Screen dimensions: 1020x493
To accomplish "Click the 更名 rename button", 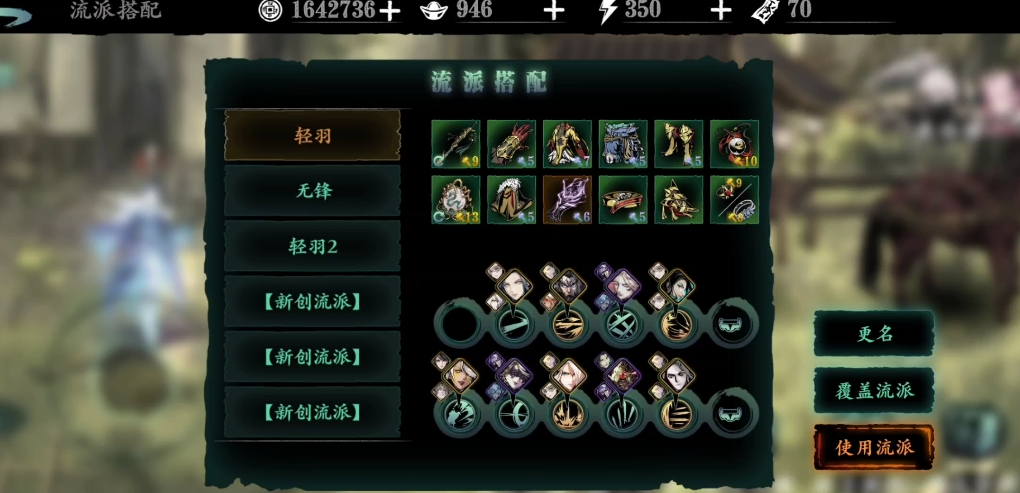I will coord(874,334).
